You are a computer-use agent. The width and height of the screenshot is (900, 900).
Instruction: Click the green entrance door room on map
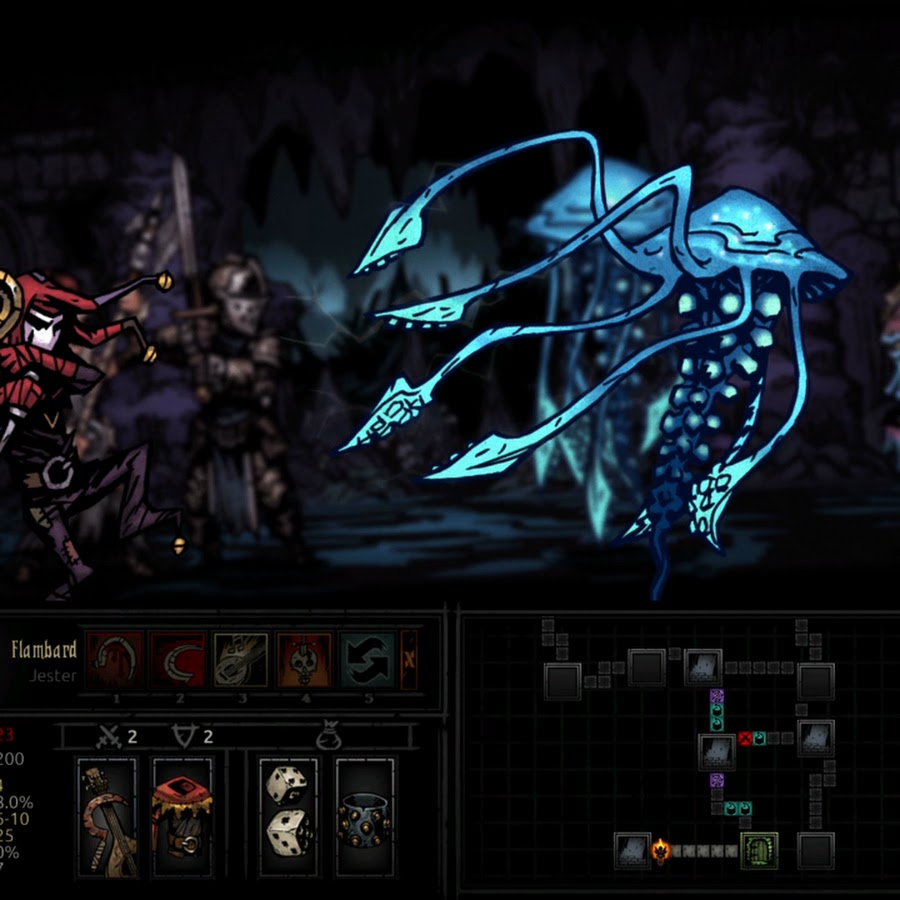tap(759, 850)
